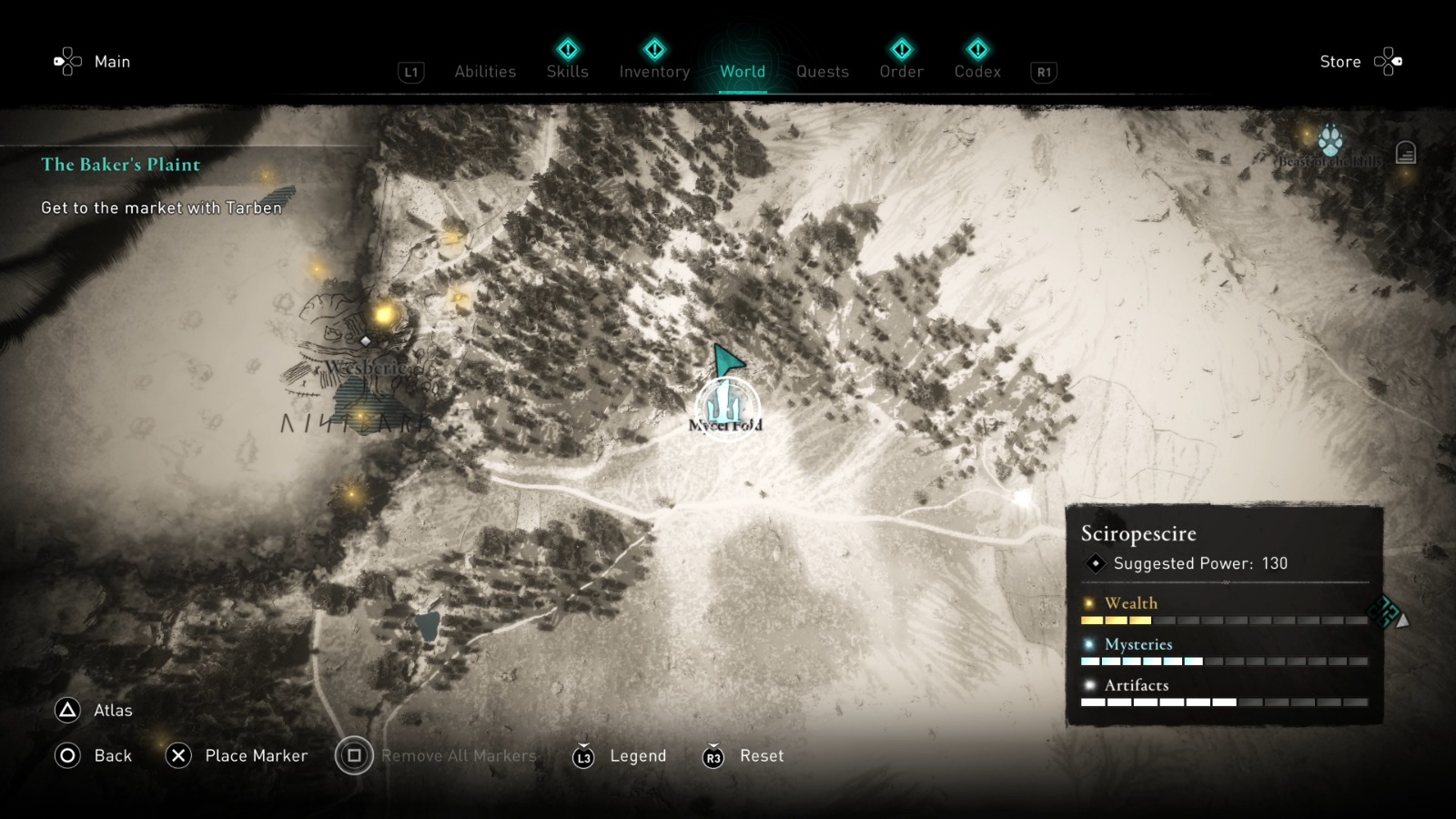Click the quest diamond marker near Wesberie
The width and height of the screenshot is (1456, 819).
pyautogui.click(x=367, y=341)
